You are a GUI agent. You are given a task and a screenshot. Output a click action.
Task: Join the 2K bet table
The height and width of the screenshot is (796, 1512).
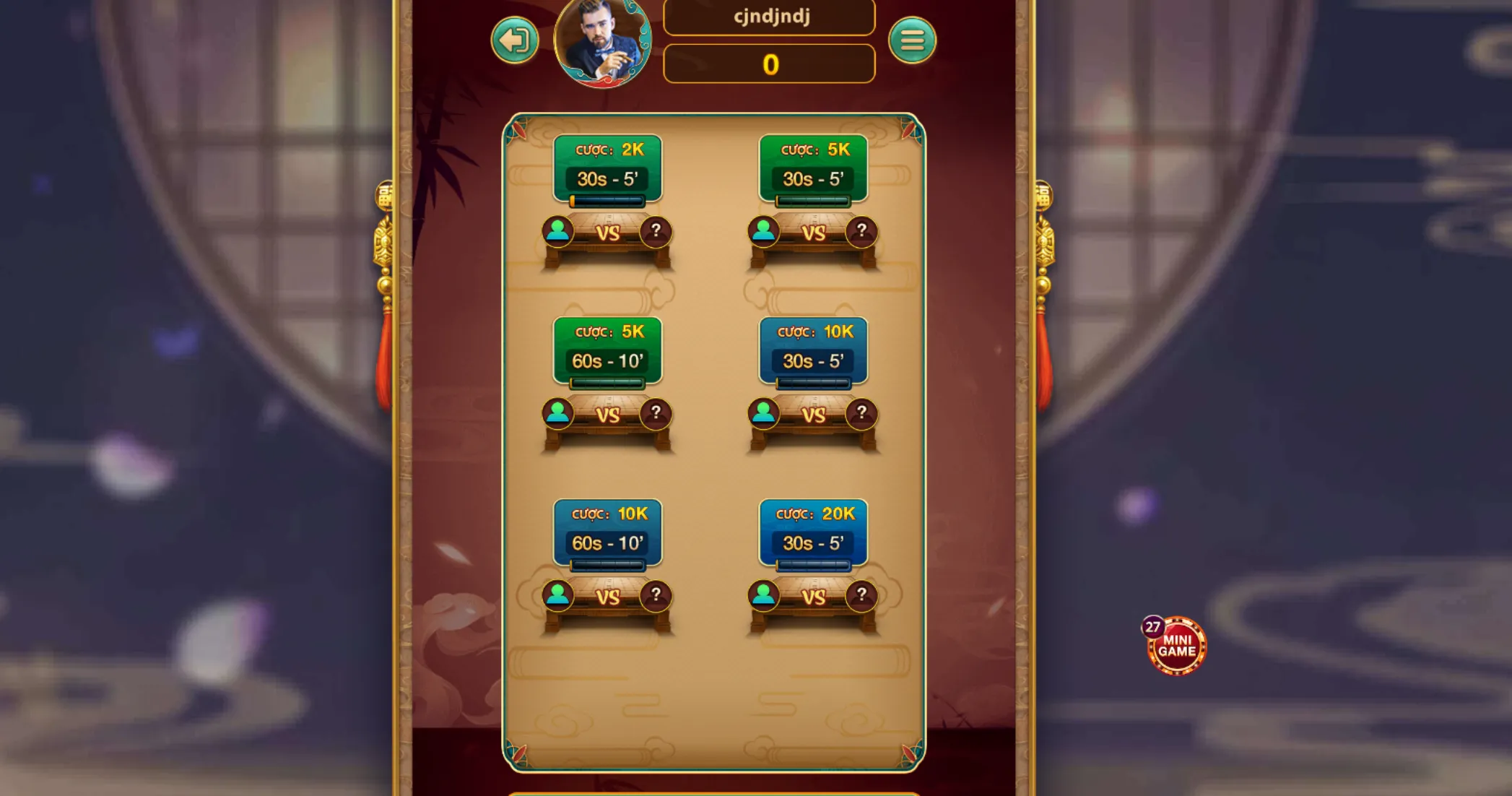coord(607,167)
